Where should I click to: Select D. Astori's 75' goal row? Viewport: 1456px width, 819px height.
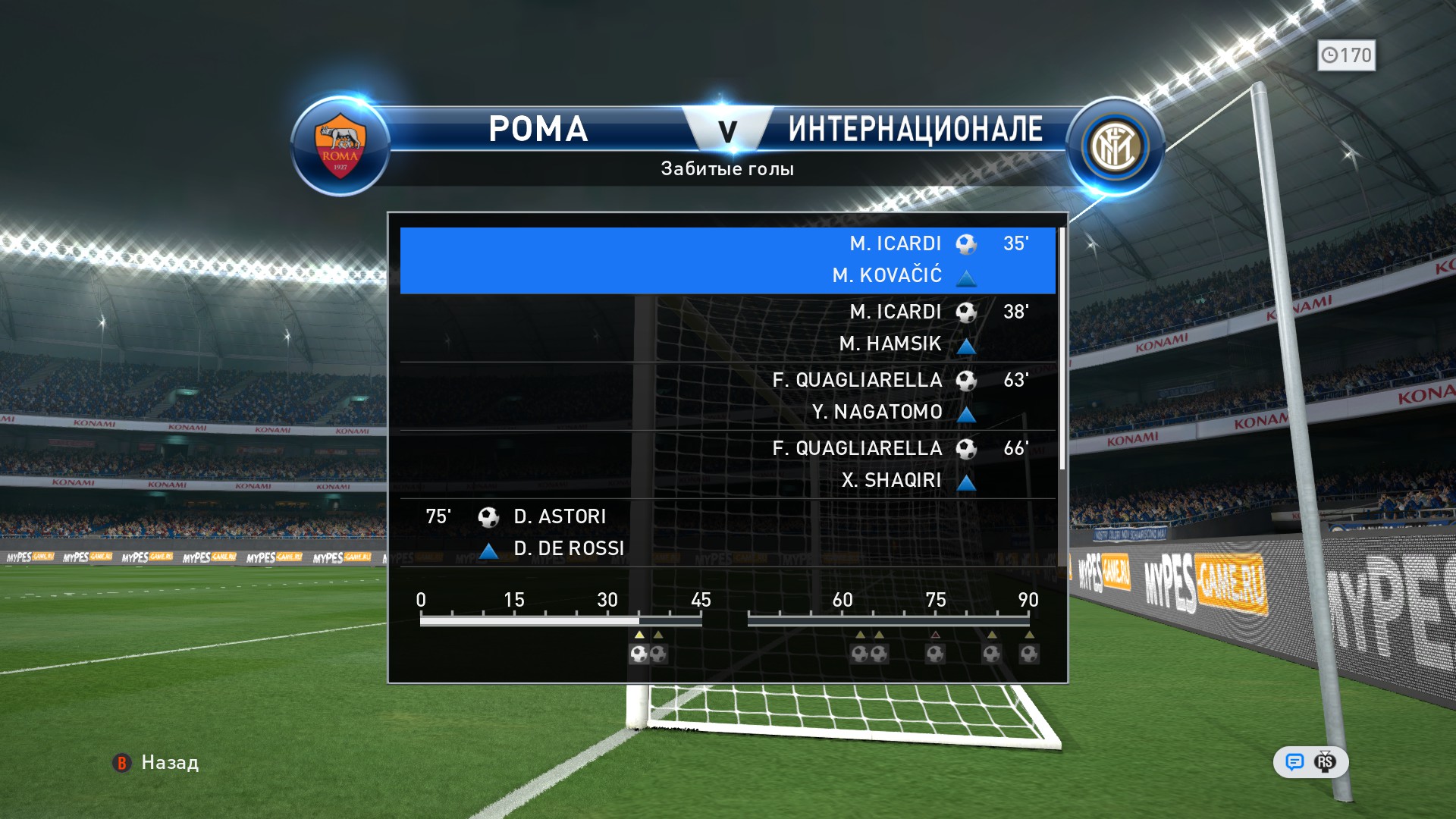(727, 532)
